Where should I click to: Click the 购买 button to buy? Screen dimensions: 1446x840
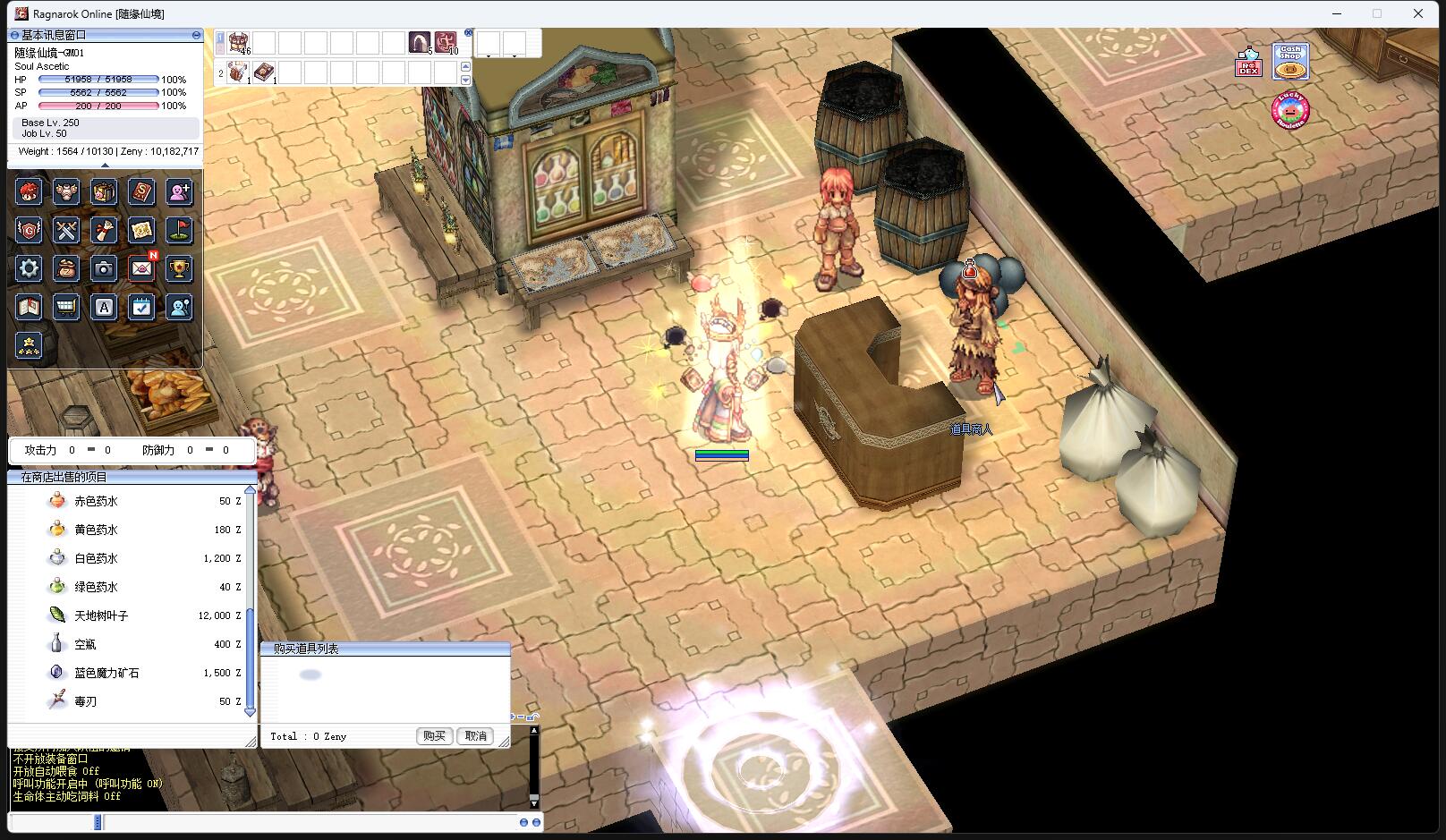coord(434,736)
